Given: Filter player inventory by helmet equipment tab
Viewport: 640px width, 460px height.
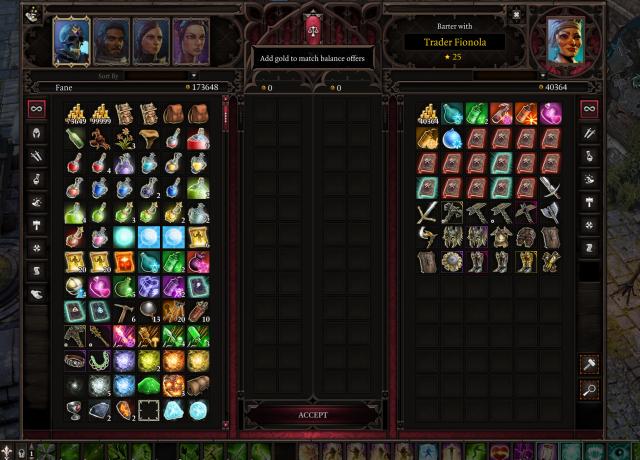Looking at the screenshot, I should (36, 132).
